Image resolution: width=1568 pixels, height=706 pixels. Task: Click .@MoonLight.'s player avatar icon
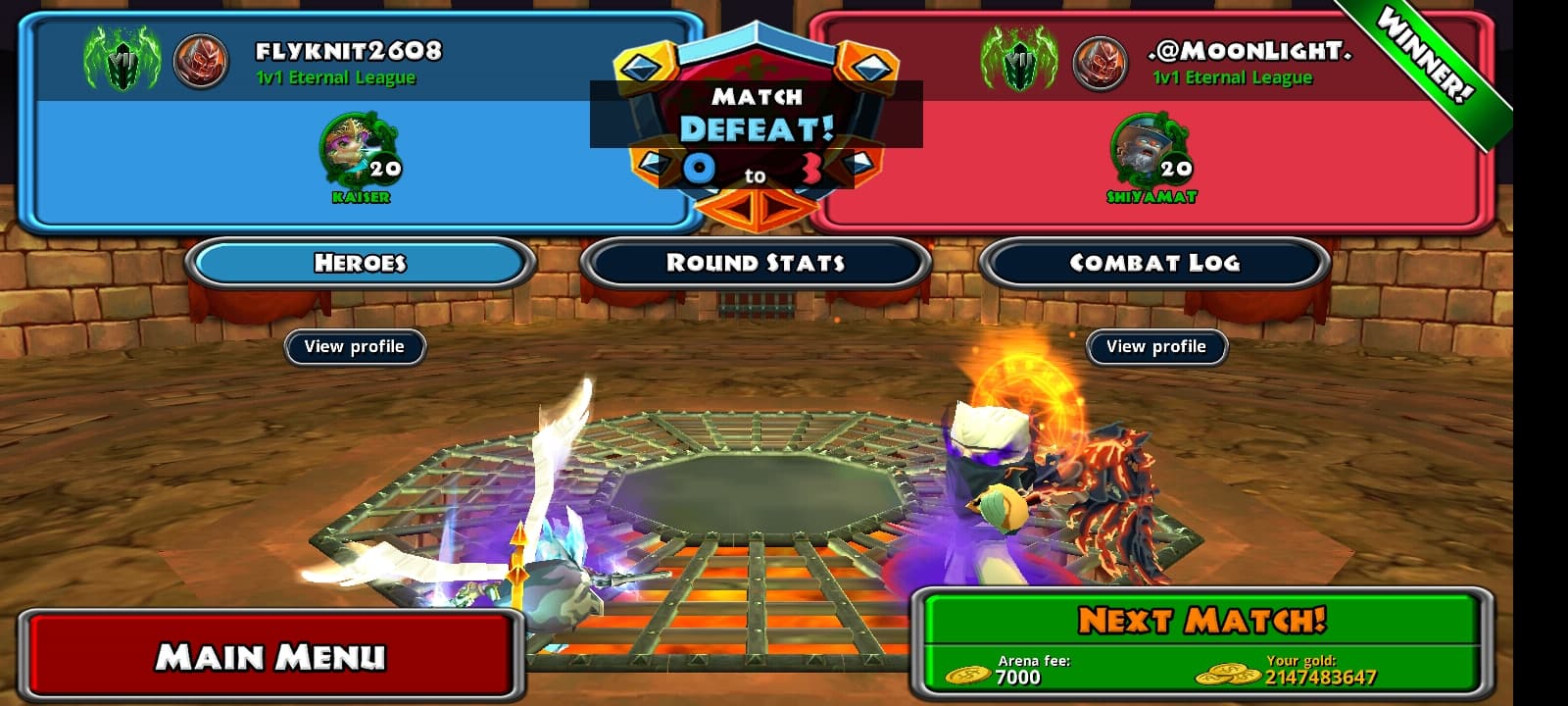click(x=1100, y=61)
